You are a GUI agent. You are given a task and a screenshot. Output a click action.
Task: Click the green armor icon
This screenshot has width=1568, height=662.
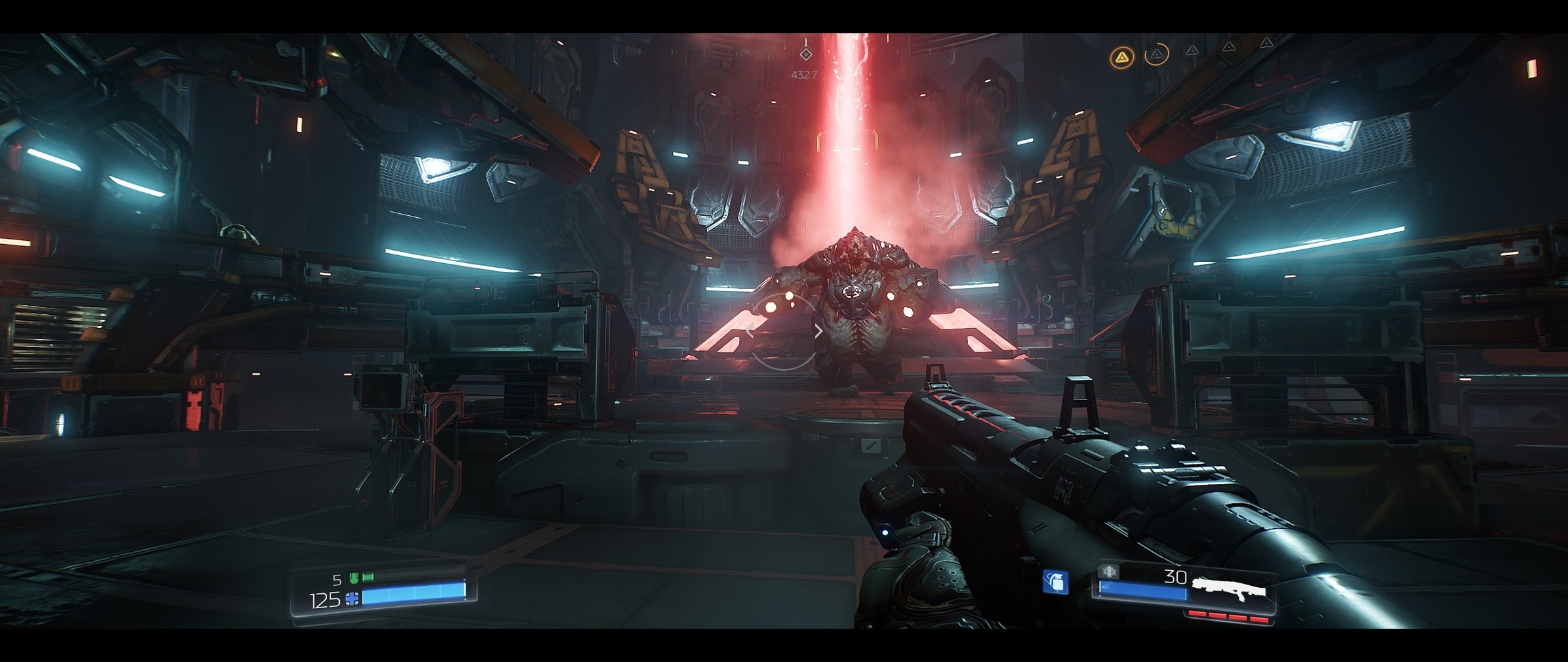[x=355, y=578]
